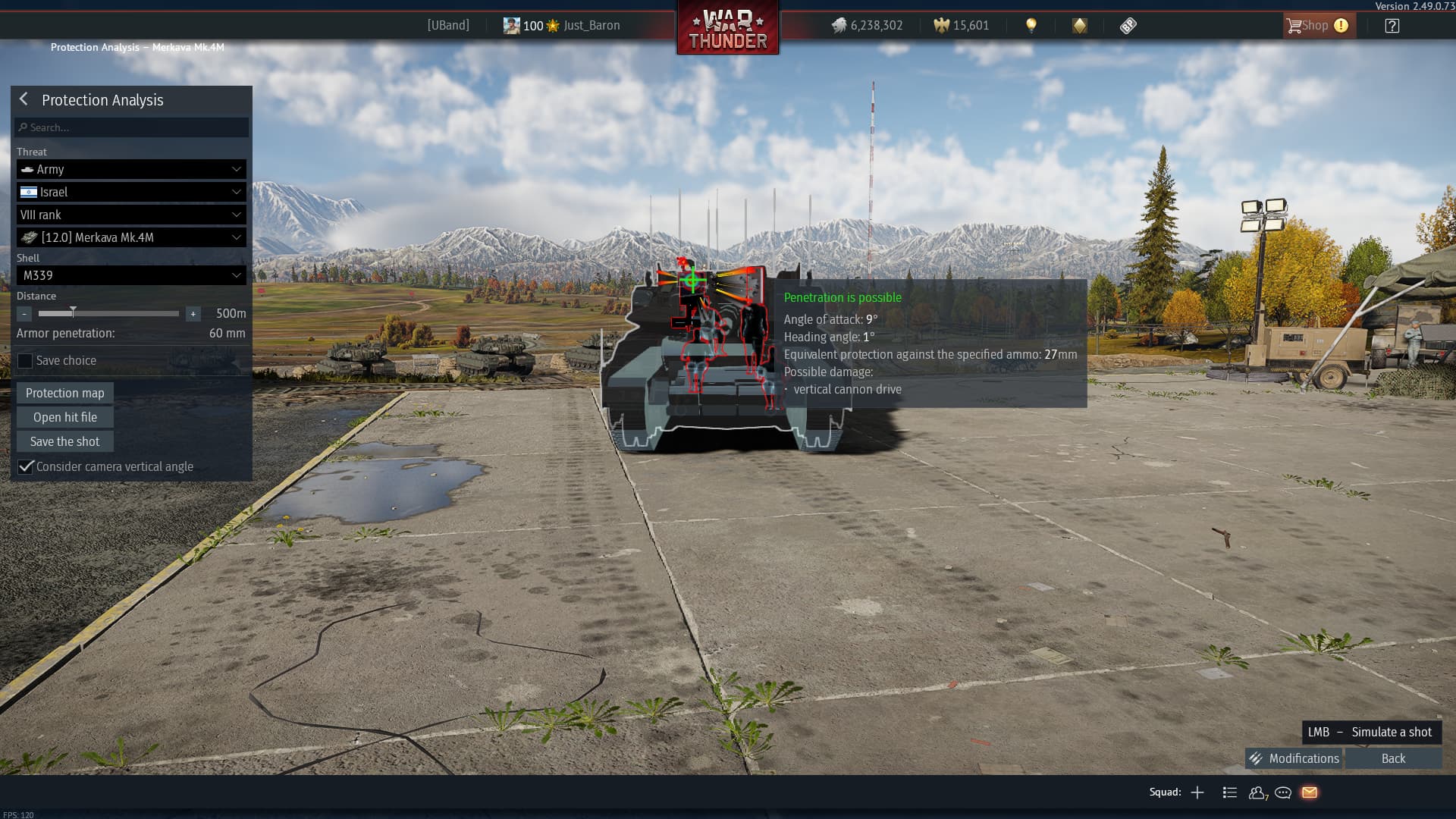The height and width of the screenshot is (819, 1456).
Task: Open the Modifications window
Action: click(x=1294, y=758)
